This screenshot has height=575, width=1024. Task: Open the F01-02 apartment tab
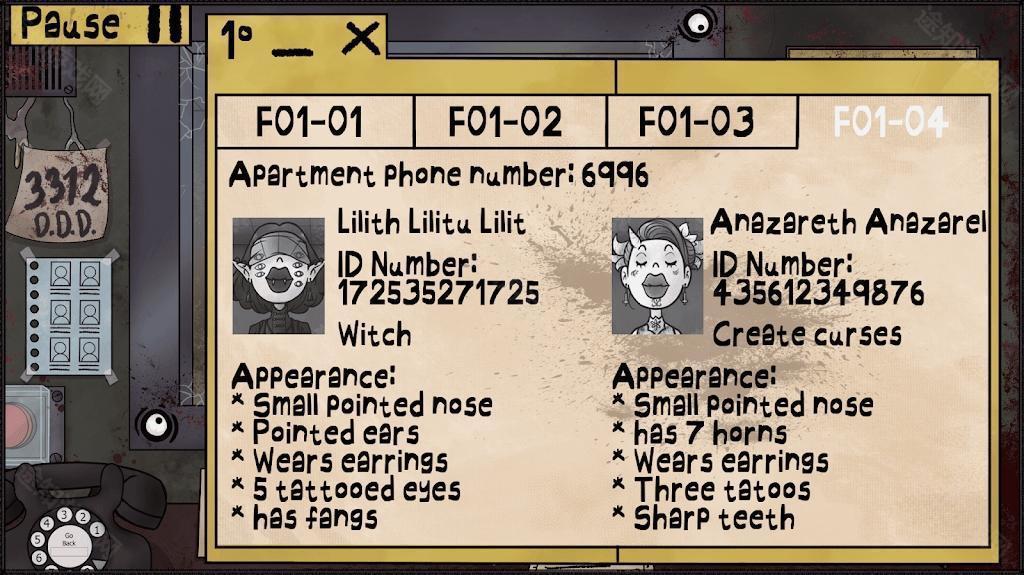[505, 122]
